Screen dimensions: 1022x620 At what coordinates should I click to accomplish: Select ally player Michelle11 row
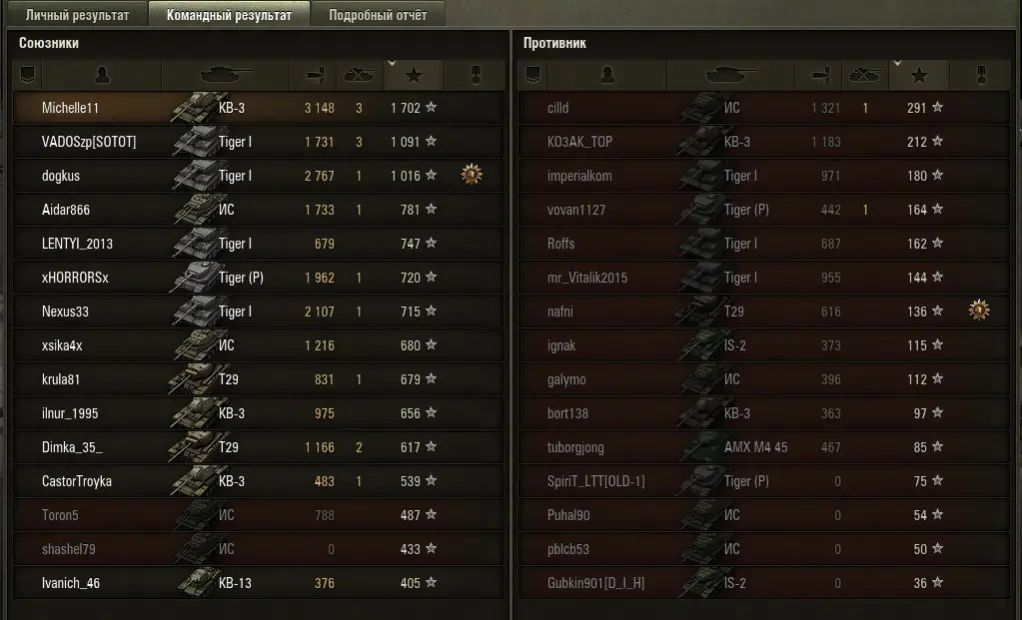[x=70, y=108]
